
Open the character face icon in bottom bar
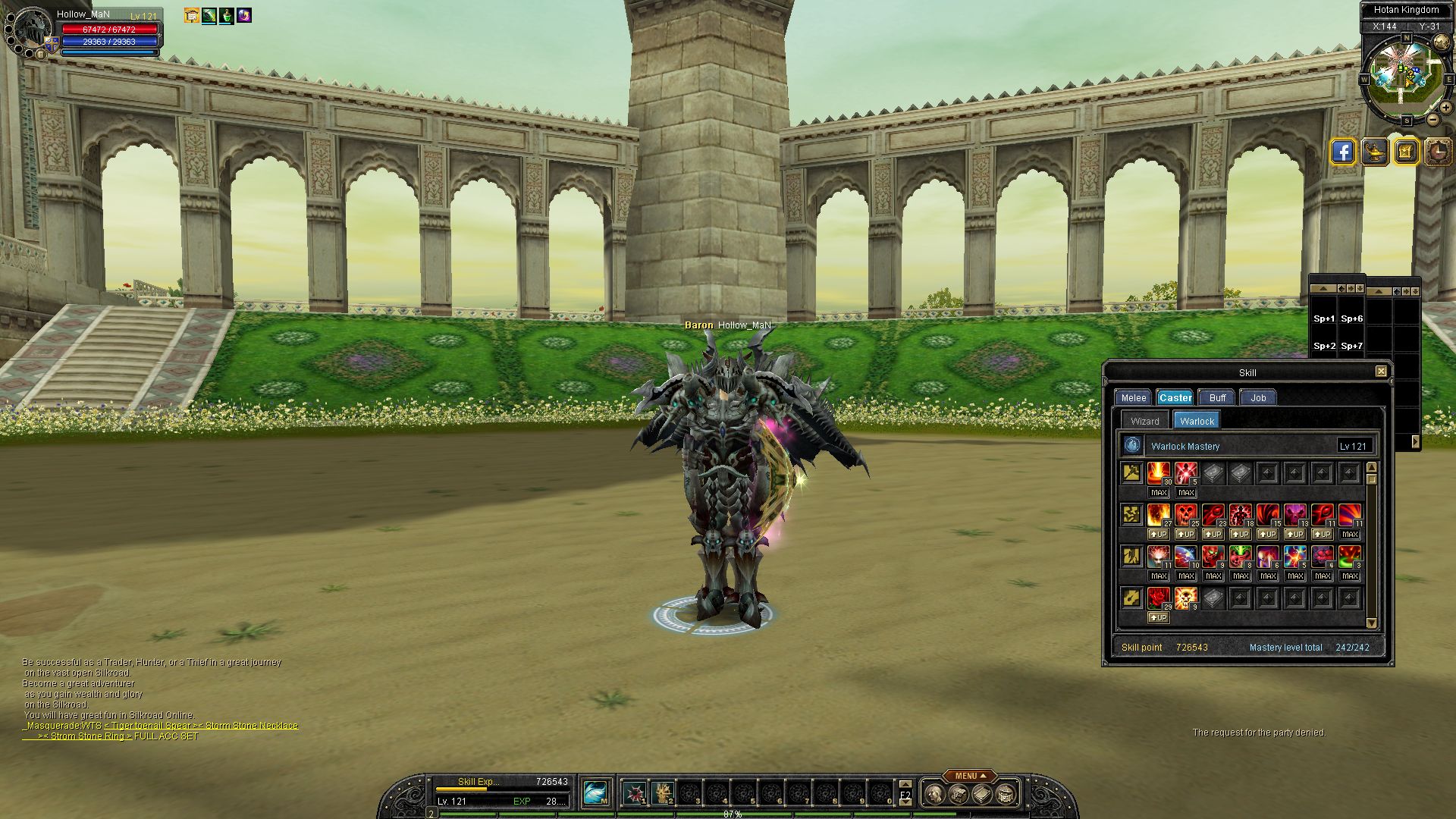935,794
